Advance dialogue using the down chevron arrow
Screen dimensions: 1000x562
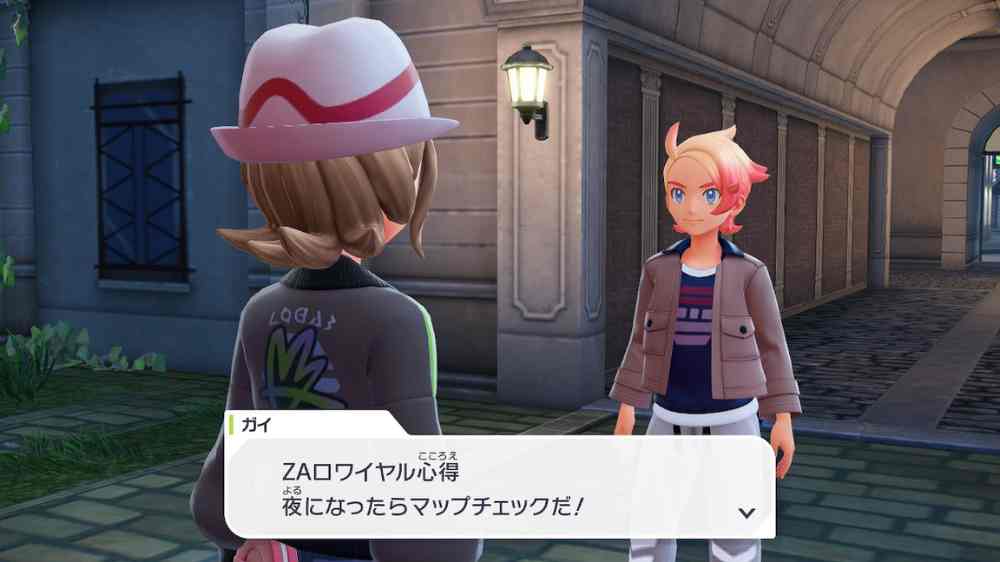745,512
